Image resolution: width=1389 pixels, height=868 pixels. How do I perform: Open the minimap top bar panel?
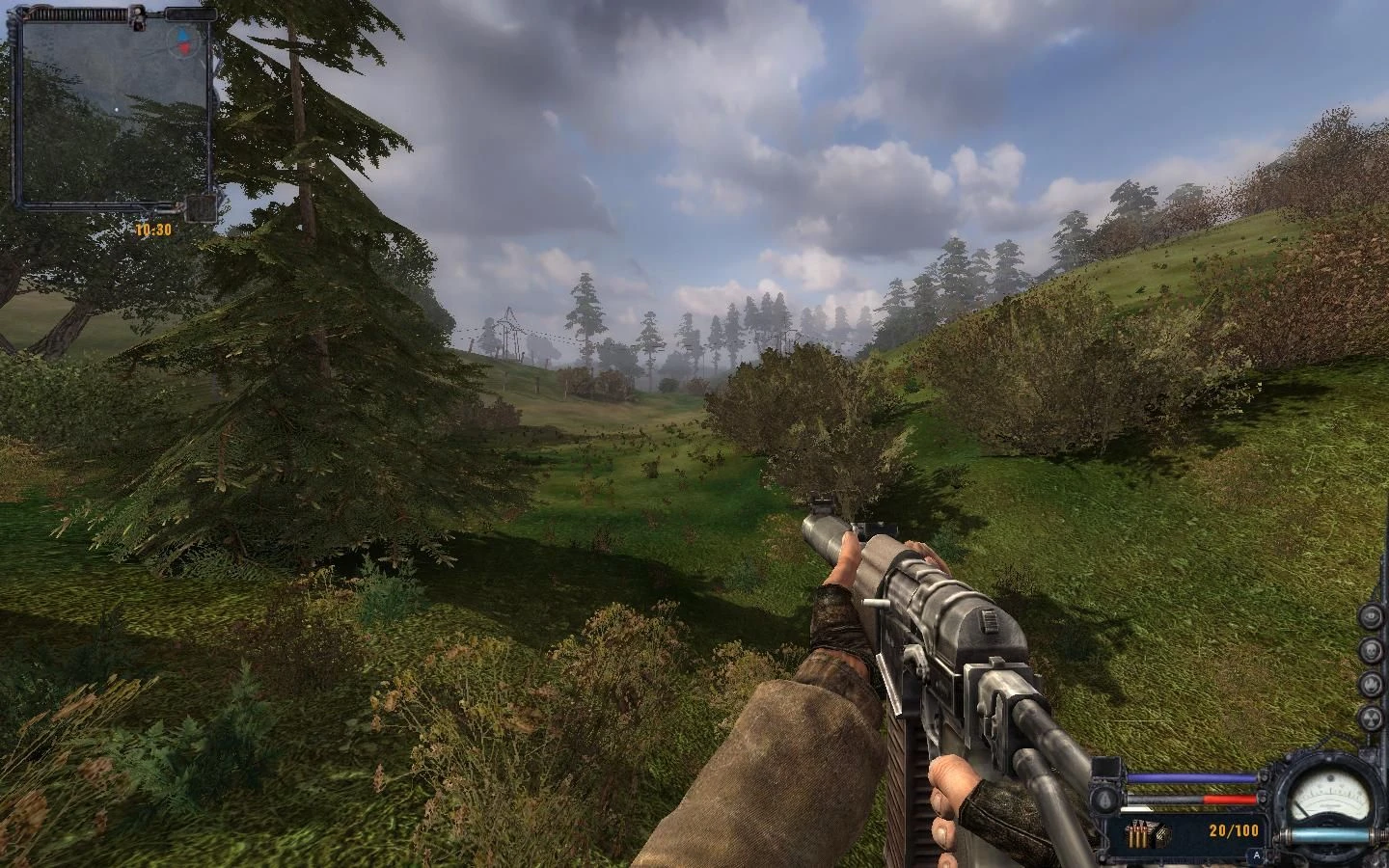80,13
